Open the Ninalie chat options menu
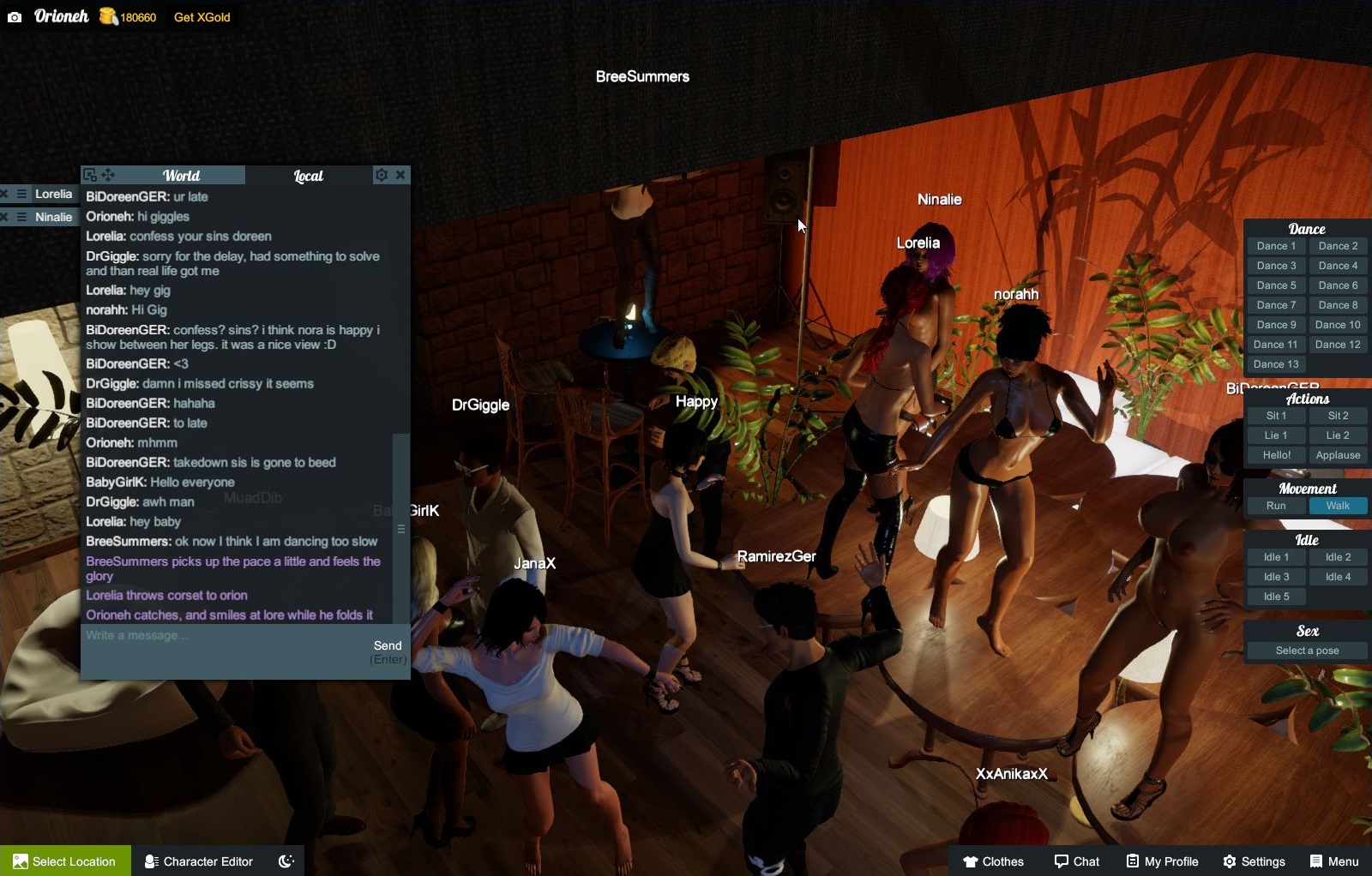Viewport: 1372px width, 876px height. pos(22,217)
